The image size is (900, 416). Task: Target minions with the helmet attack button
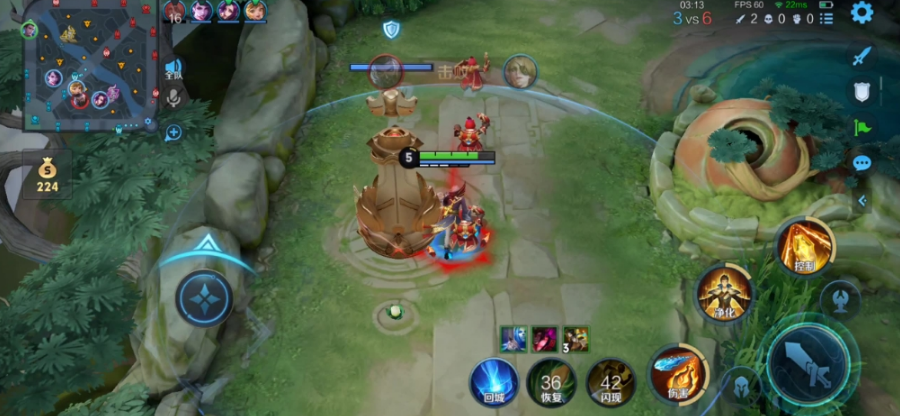(x=742, y=386)
